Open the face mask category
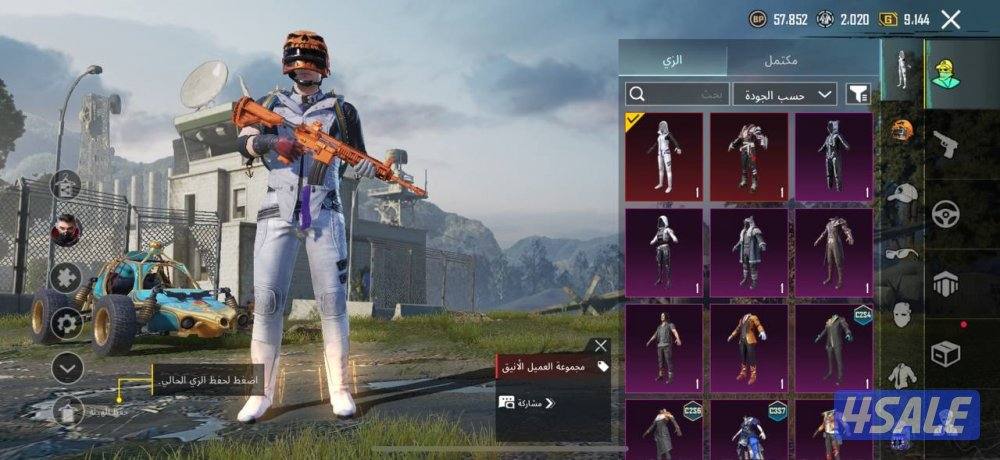1000x460 pixels. [x=902, y=313]
